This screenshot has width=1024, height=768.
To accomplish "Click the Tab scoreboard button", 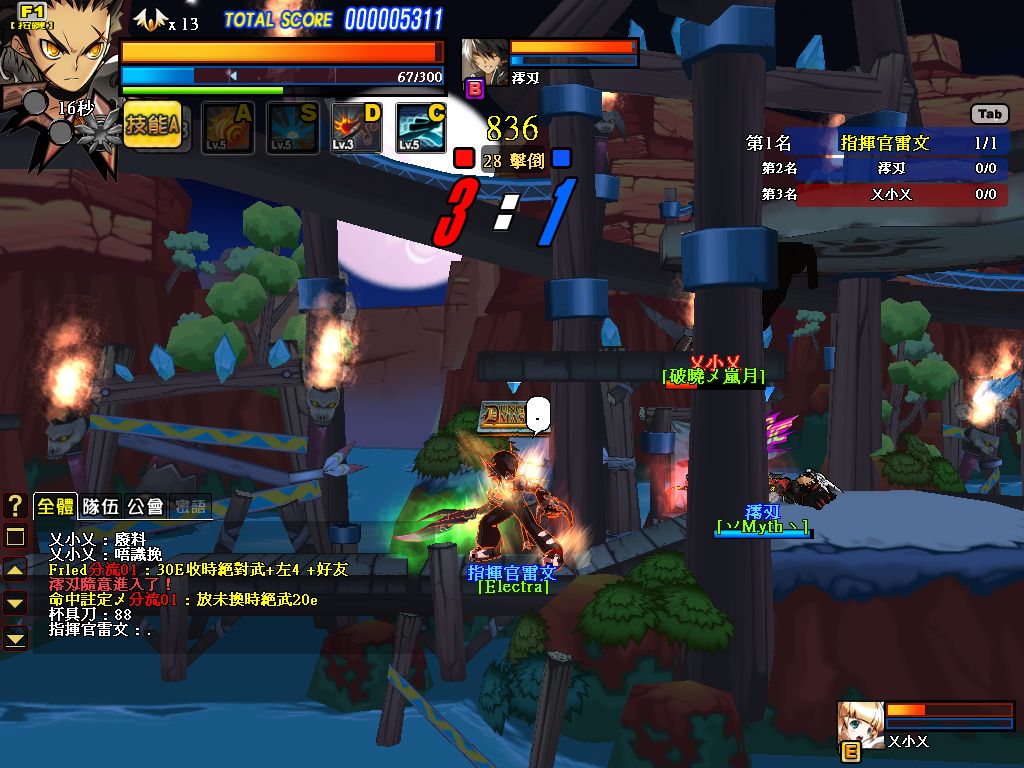I will [x=989, y=115].
